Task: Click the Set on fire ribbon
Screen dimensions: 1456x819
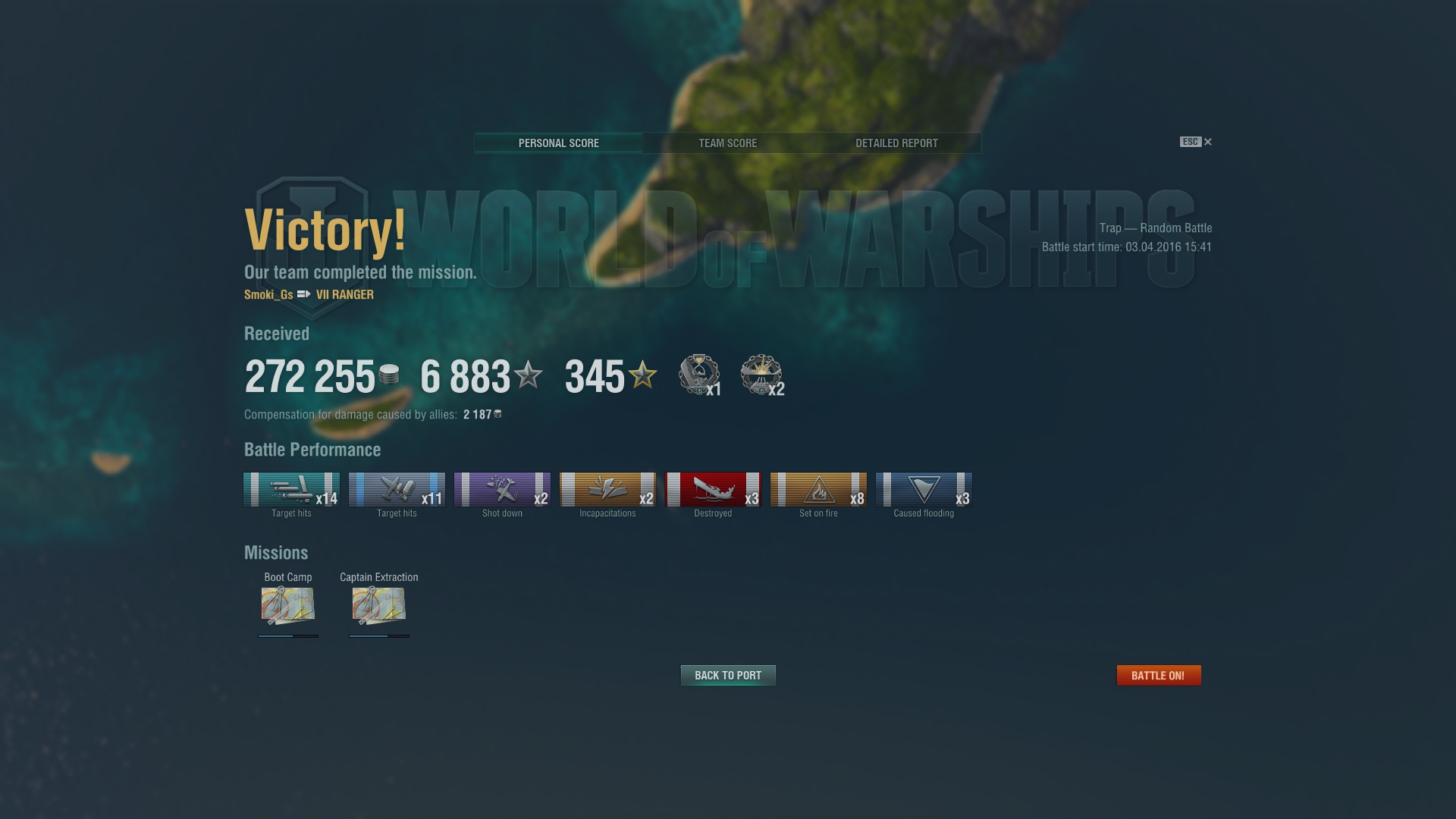Action: (818, 490)
